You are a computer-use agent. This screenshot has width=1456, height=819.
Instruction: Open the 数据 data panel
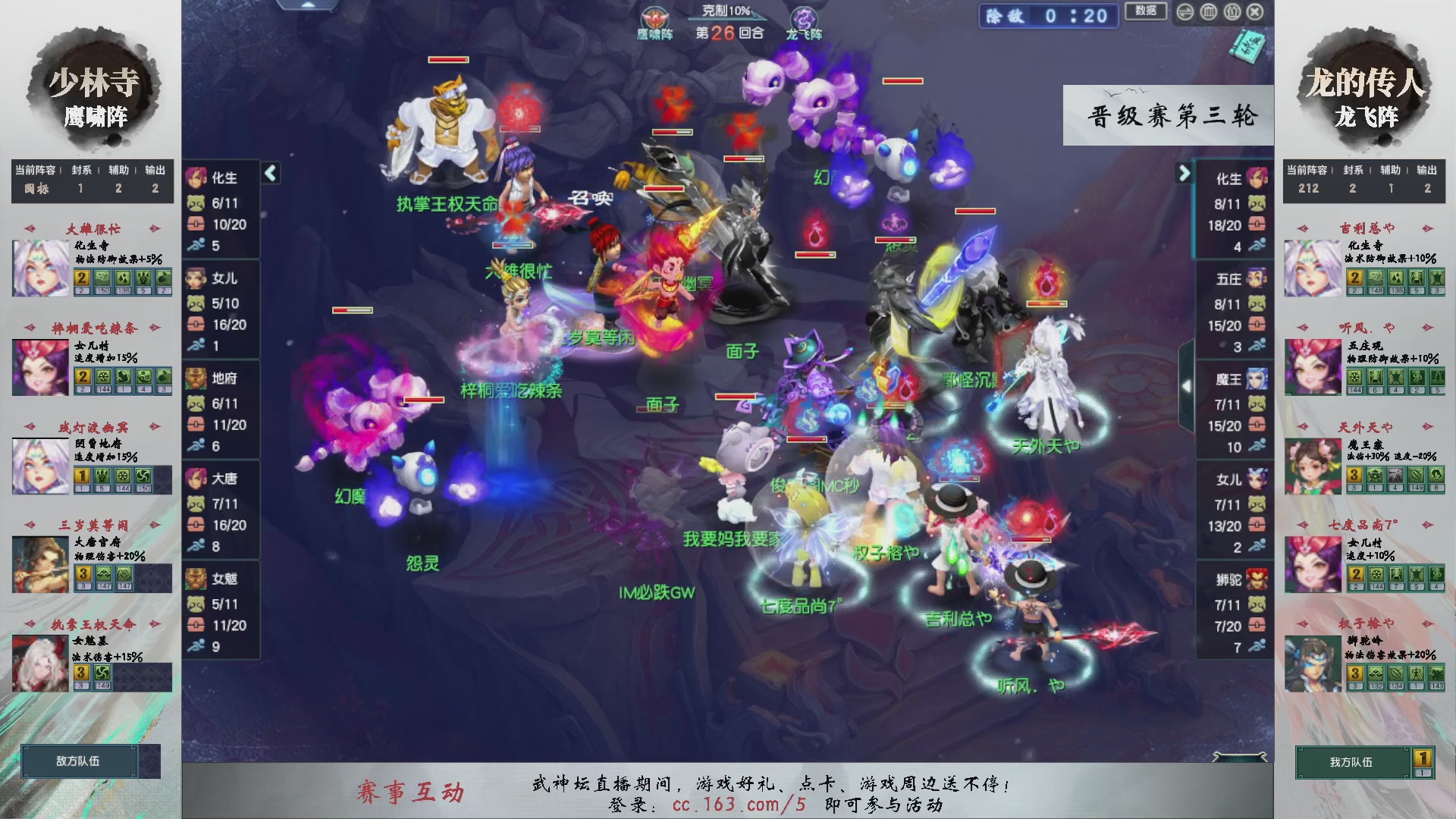[1145, 11]
